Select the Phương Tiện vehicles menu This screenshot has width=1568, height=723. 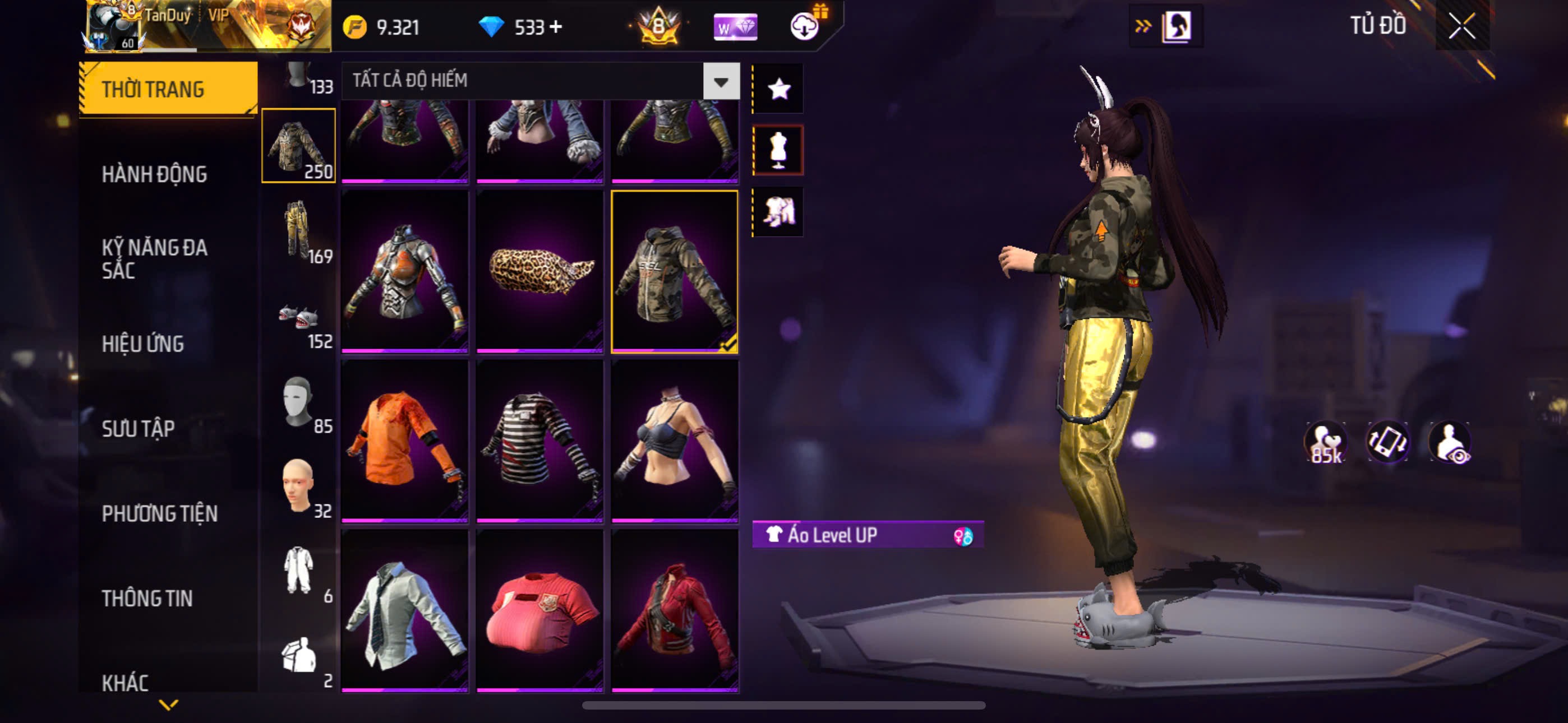point(159,513)
